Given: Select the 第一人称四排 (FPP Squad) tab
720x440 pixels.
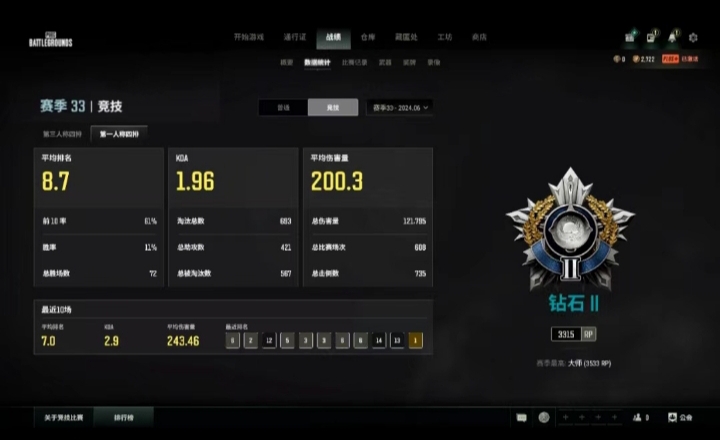Looking at the screenshot, I should point(120,133).
